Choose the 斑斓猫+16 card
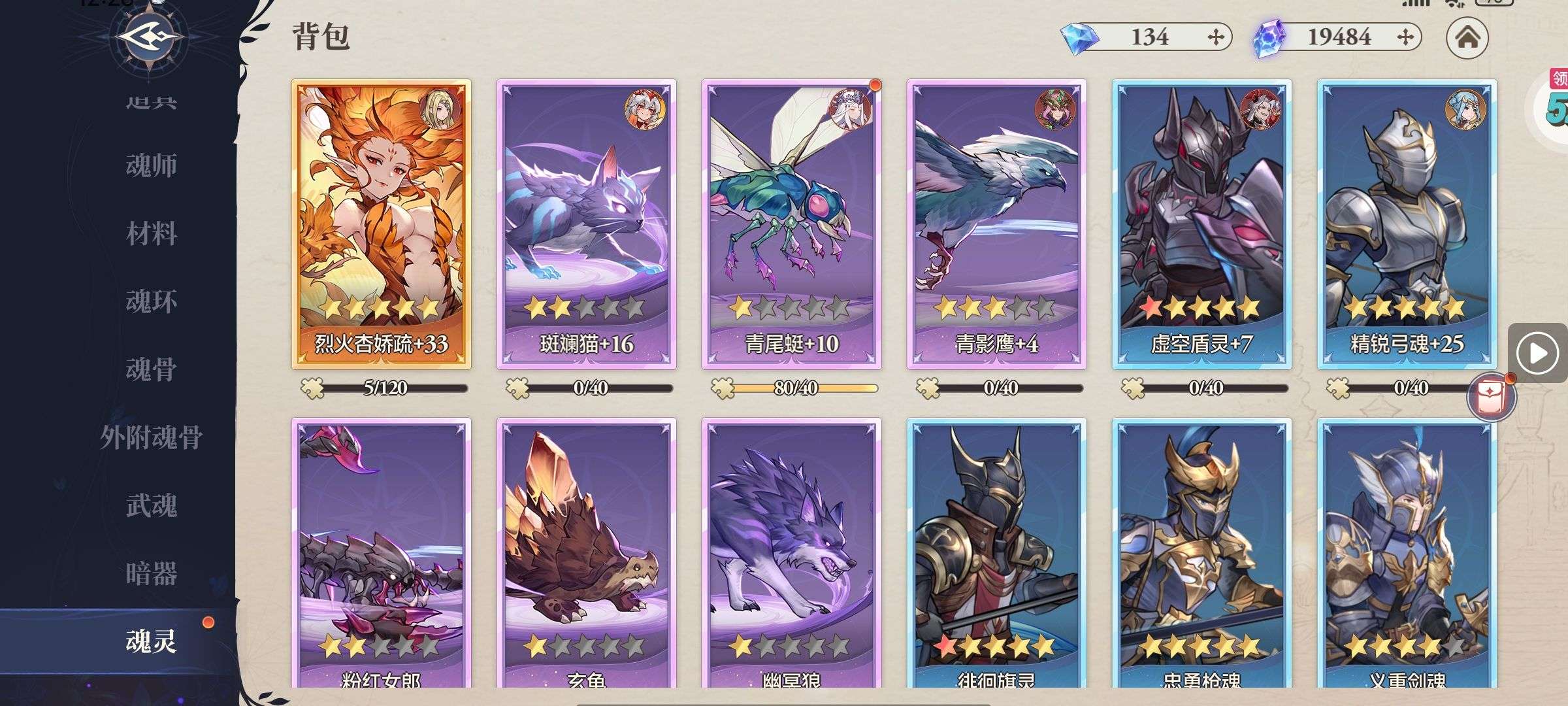Image resolution: width=1568 pixels, height=706 pixels. point(586,224)
